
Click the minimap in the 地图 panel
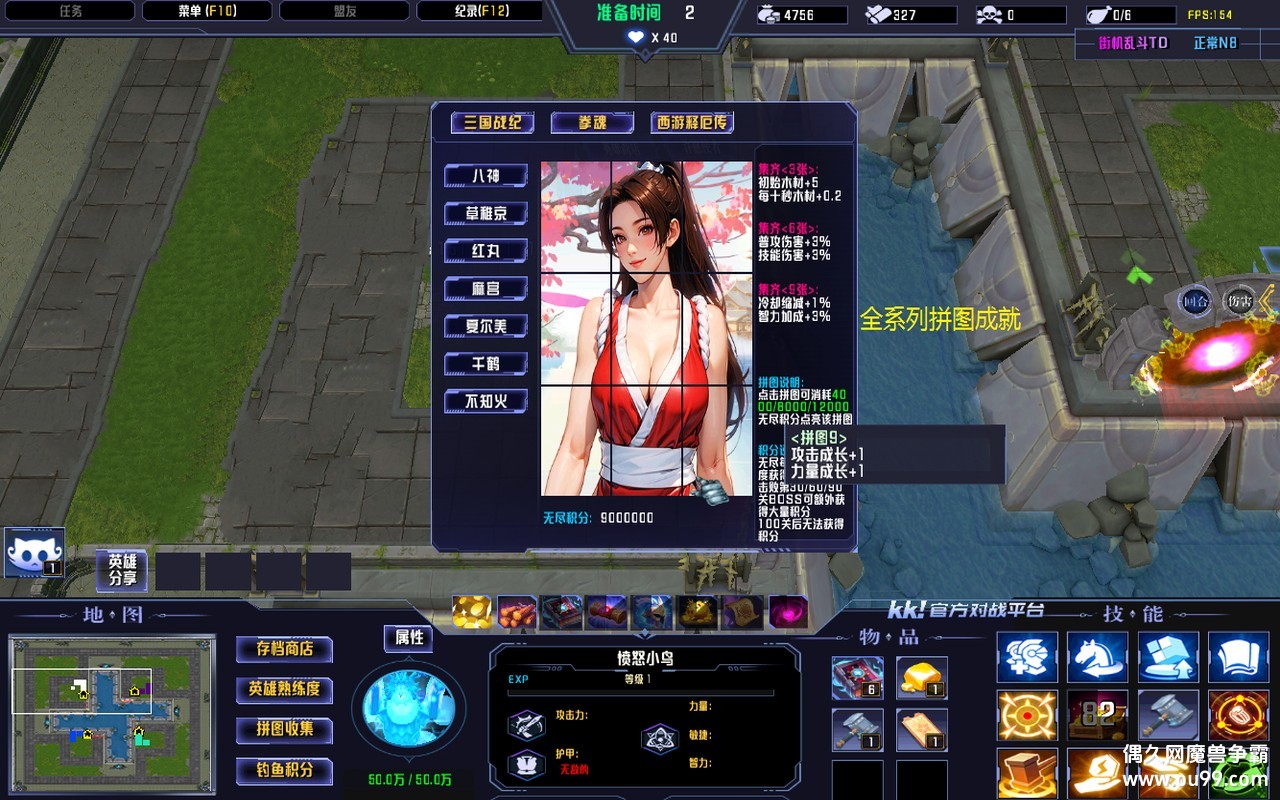pyautogui.click(x=112, y=714)
